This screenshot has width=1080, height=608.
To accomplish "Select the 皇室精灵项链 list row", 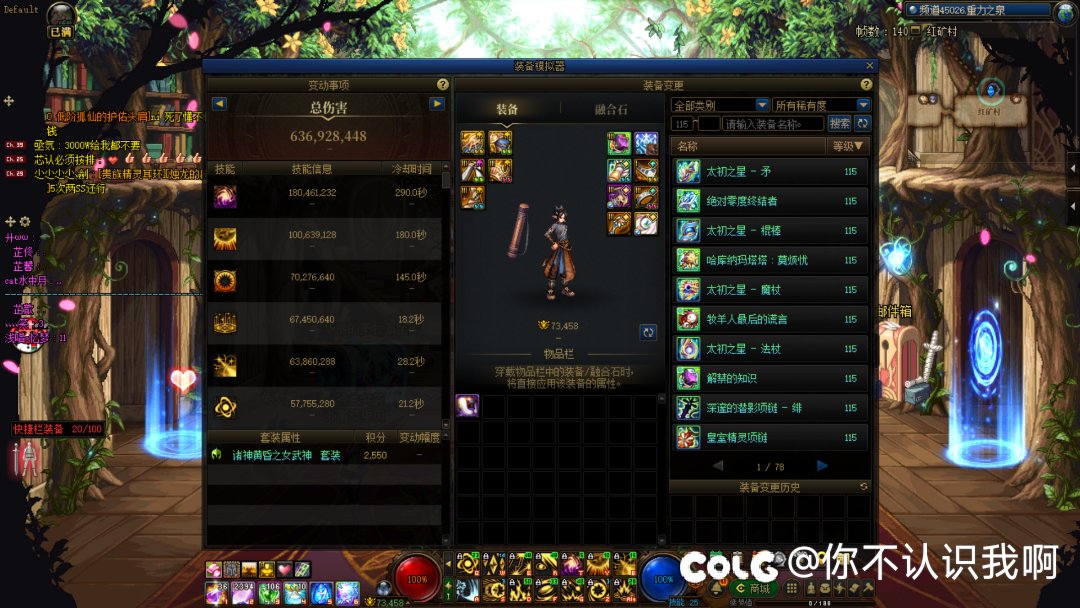I will (x=770, y=438).
